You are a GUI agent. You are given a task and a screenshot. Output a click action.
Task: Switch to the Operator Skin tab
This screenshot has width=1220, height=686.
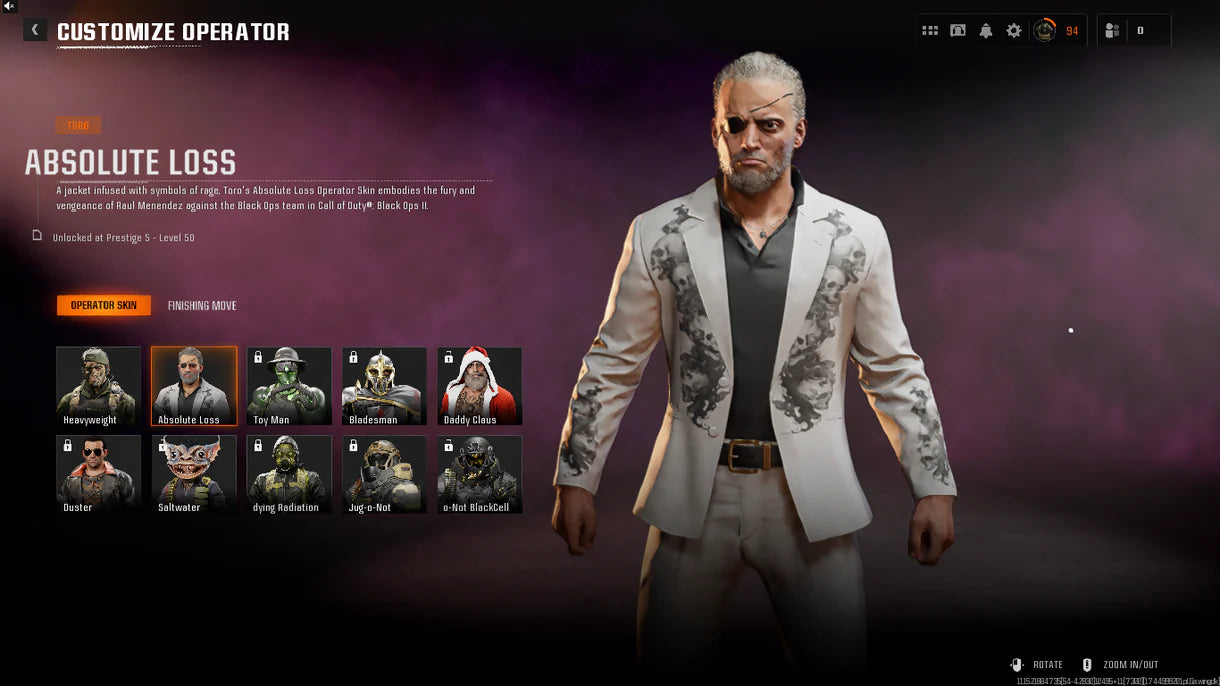click(104, 305)
